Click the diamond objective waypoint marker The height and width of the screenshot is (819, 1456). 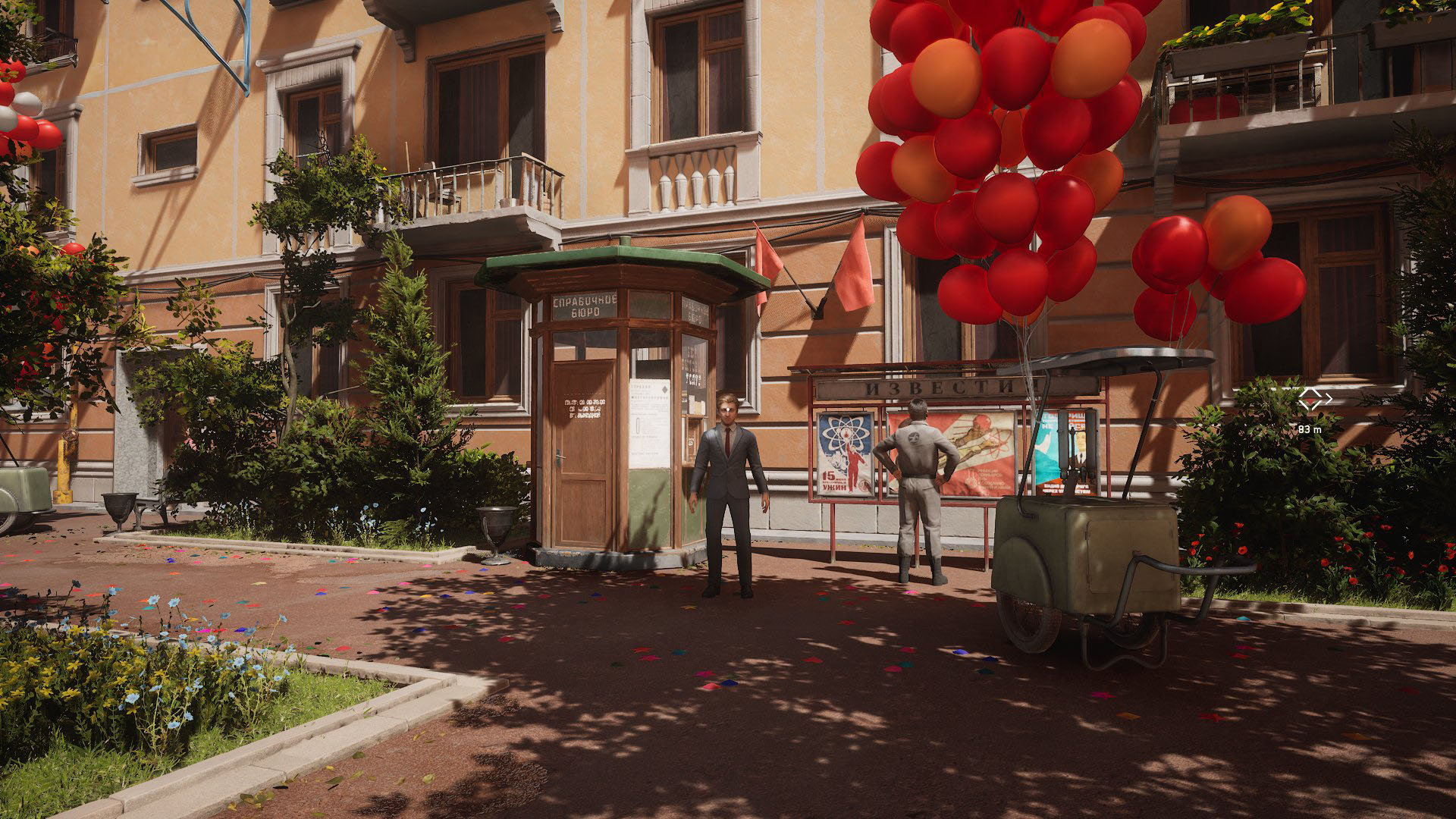coord(1315,398)
